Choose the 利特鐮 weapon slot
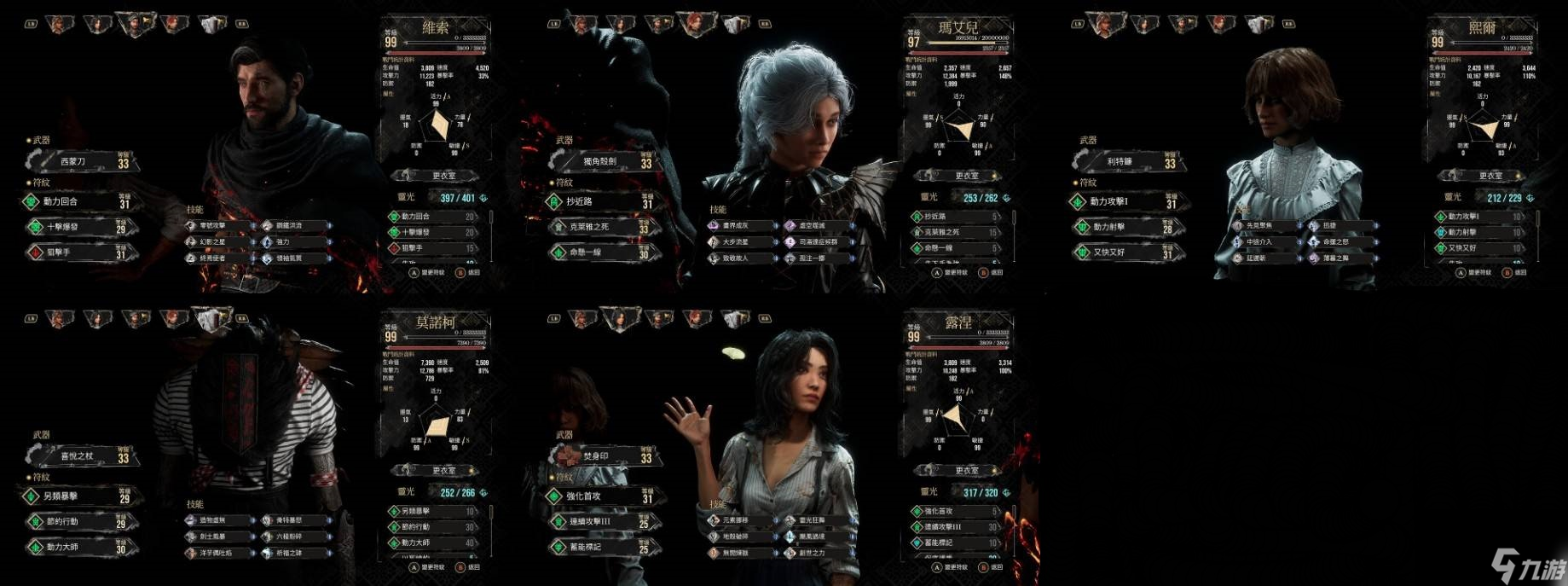The width and height of the screenshot is (1568, 586). point(1125,161)
